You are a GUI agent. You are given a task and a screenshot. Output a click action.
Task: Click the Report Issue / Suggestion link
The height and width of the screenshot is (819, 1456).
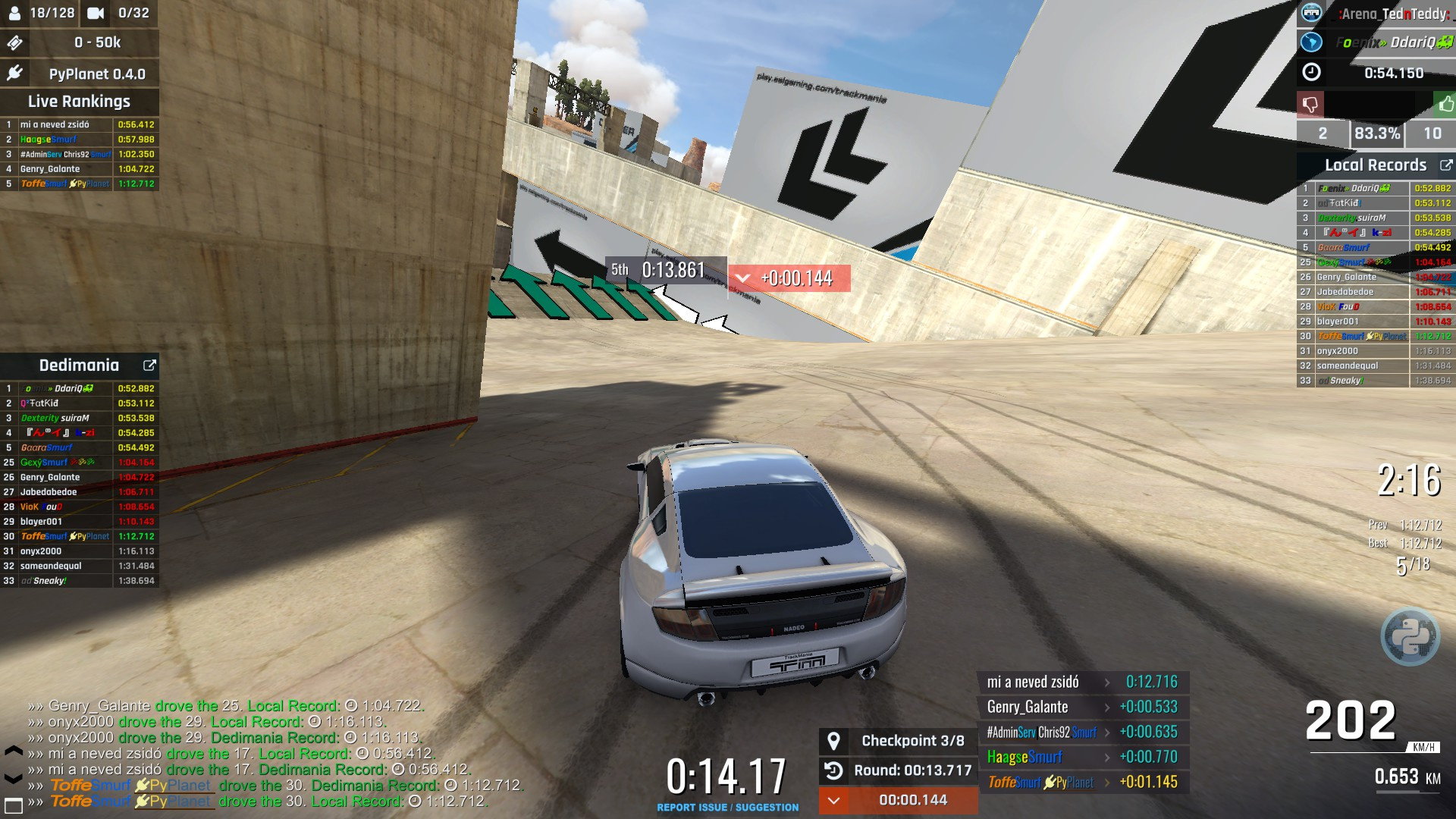(x=727, y=808)
